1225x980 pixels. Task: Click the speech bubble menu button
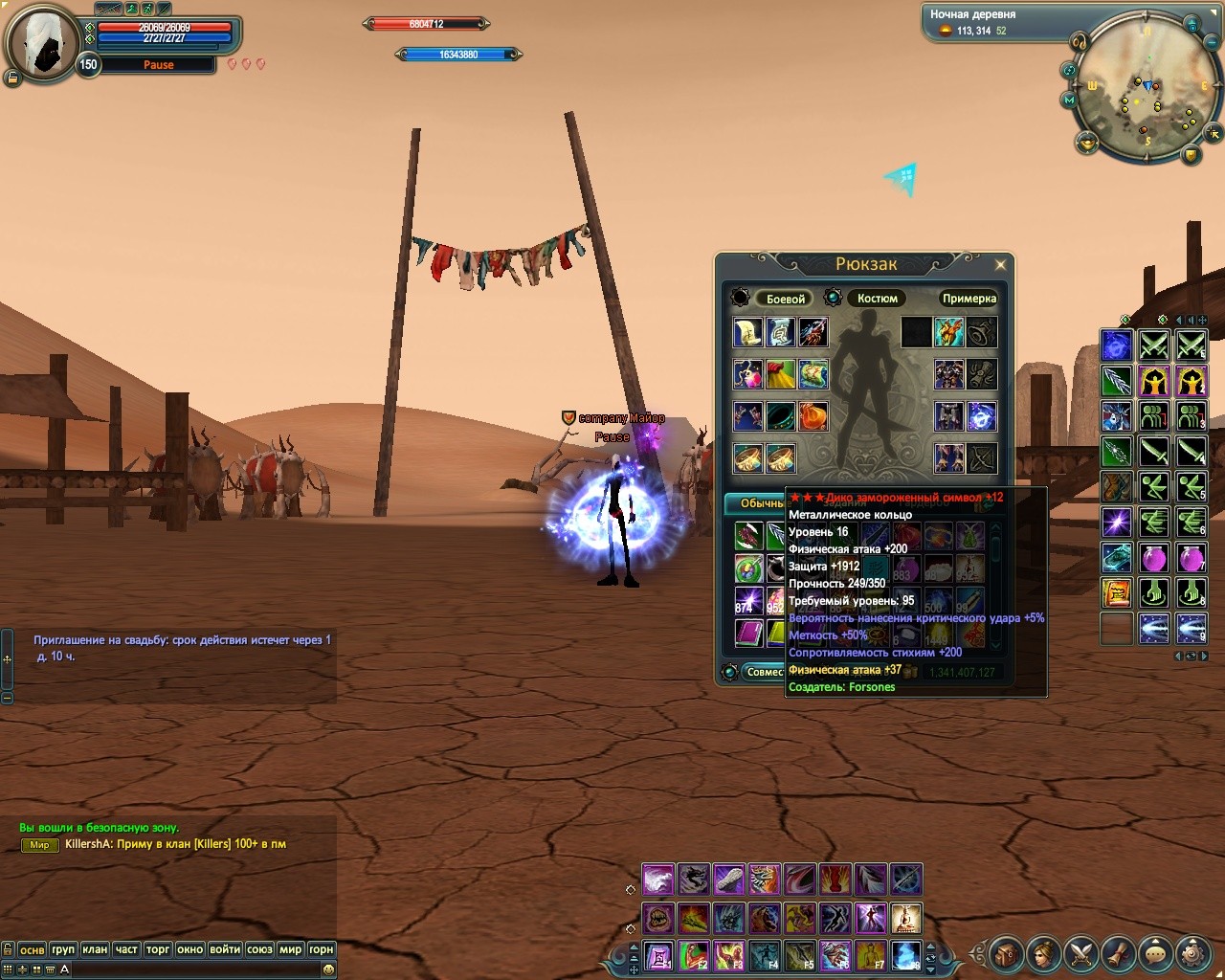point(1155,953)
